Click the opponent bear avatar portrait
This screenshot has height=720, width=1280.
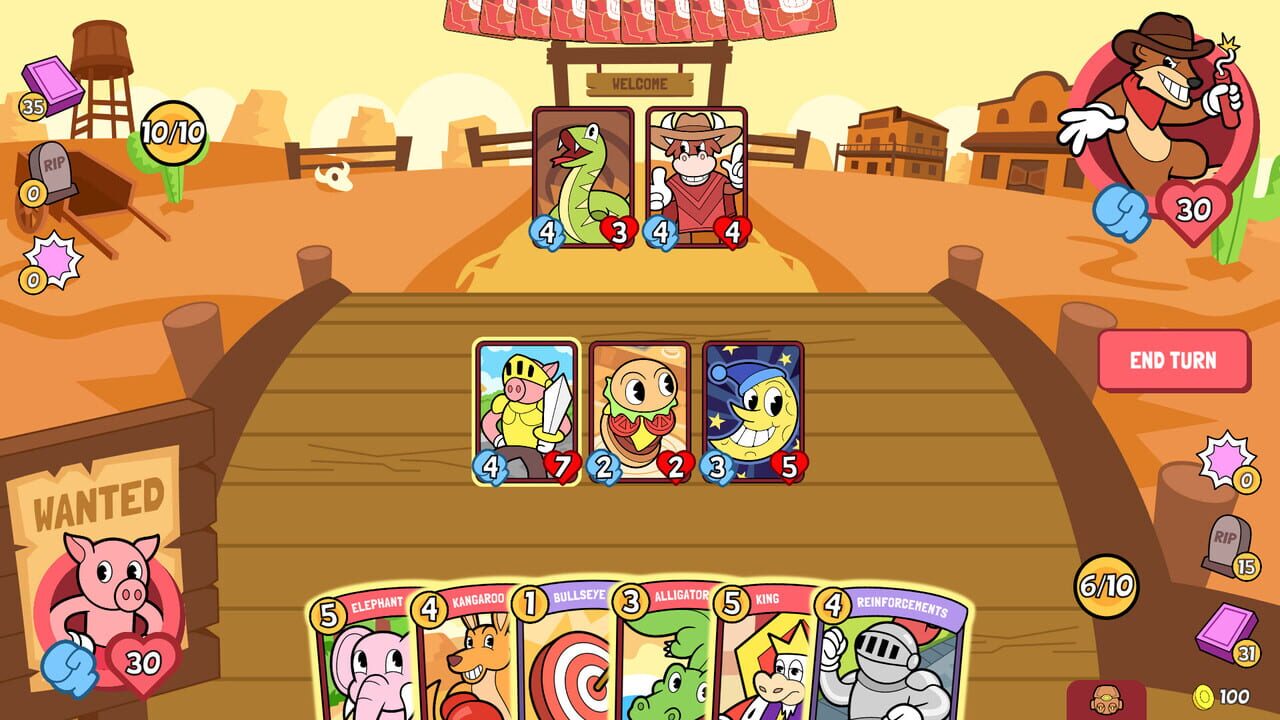(x=1160, y=110)
